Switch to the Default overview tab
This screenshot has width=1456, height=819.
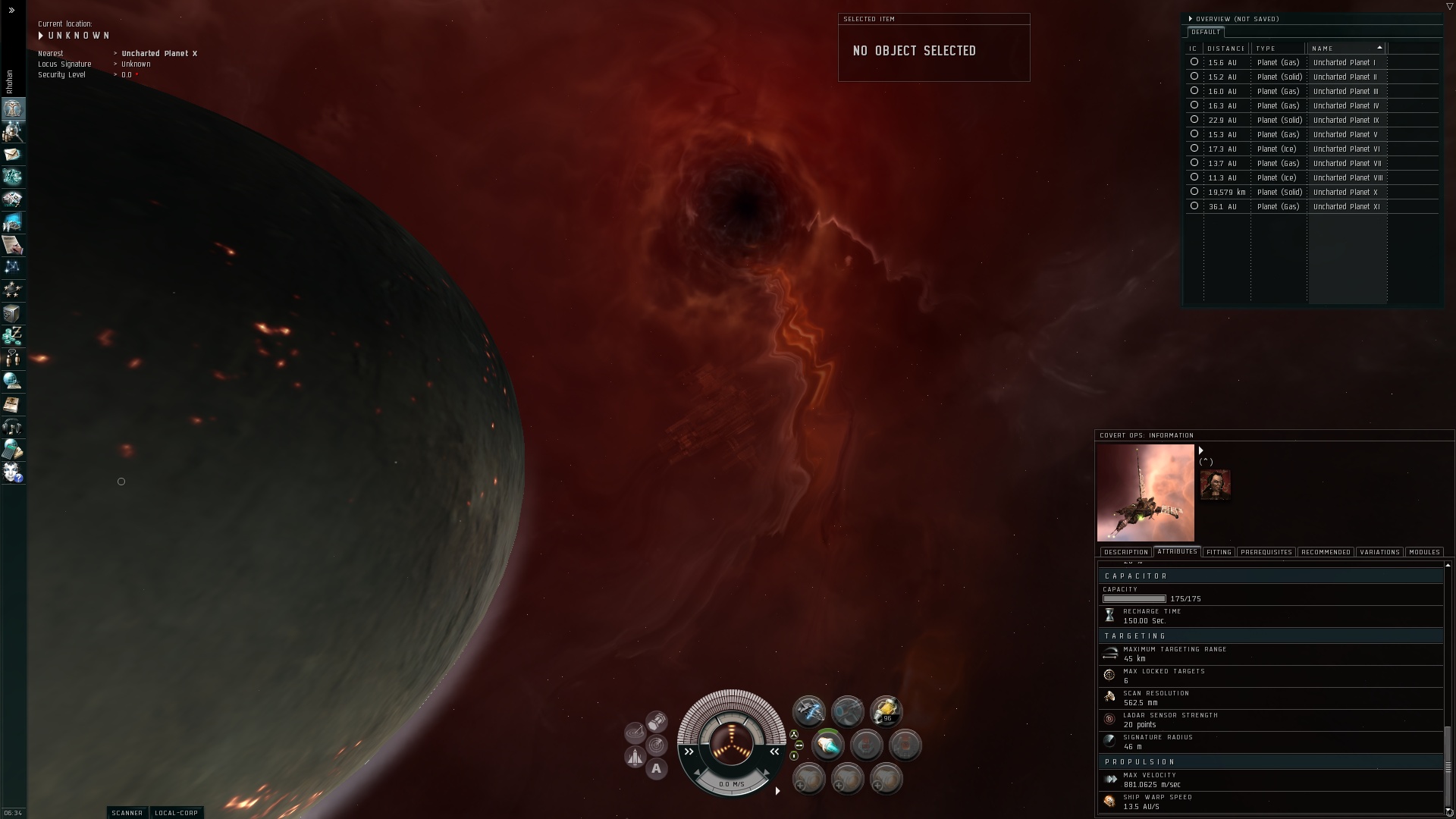tap(1205, 32)
